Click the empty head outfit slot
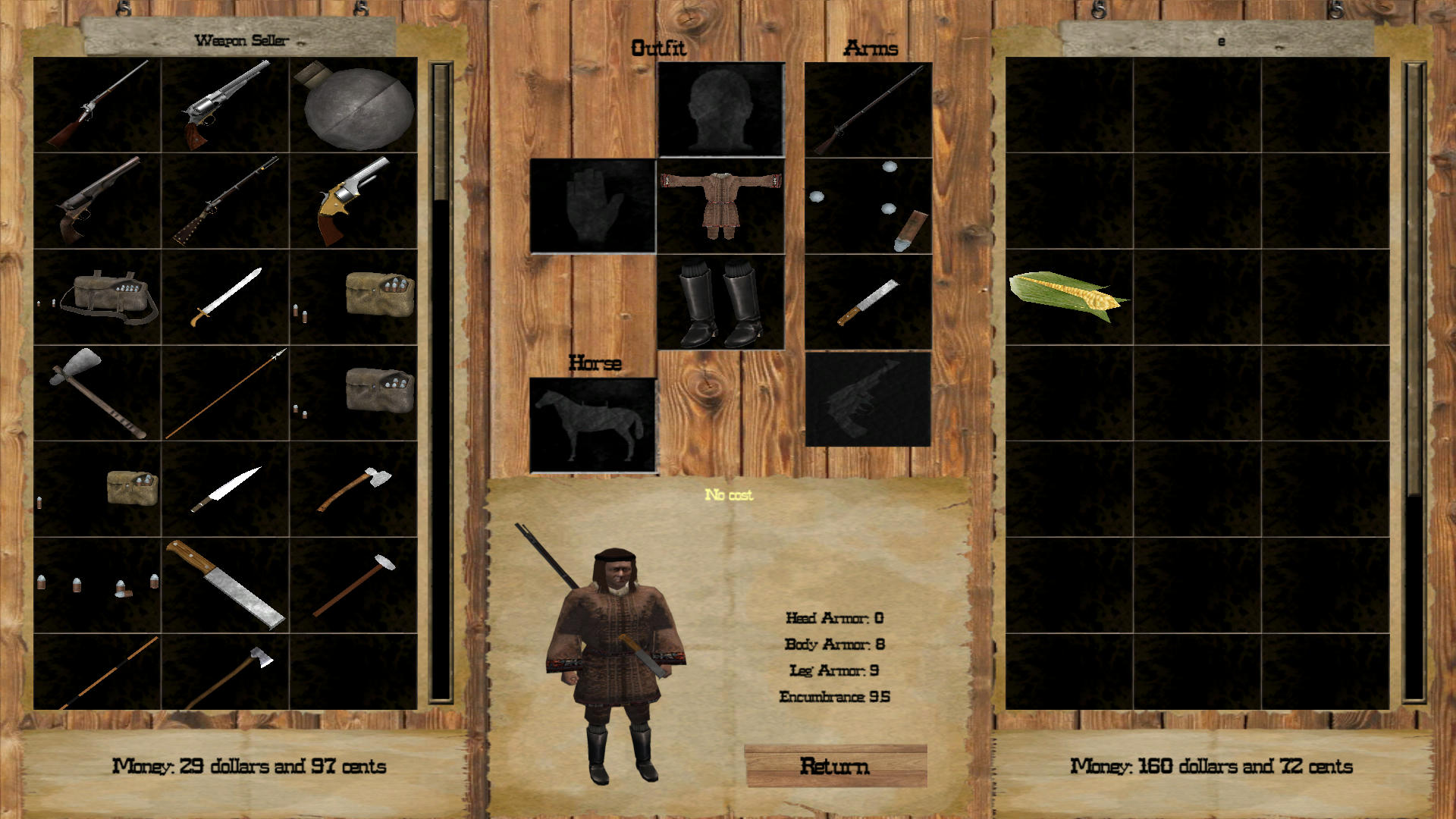The width and height of the screenshot is (1456, 819). 720,110
